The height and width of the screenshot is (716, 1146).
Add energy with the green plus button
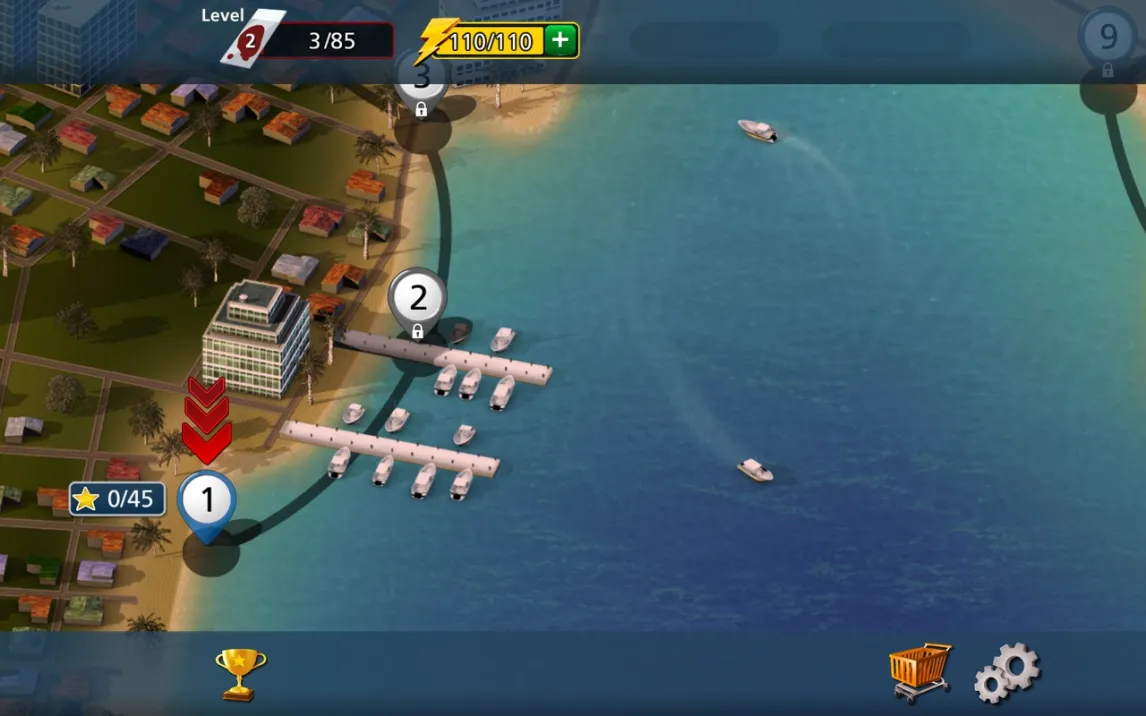click(561, 40)
